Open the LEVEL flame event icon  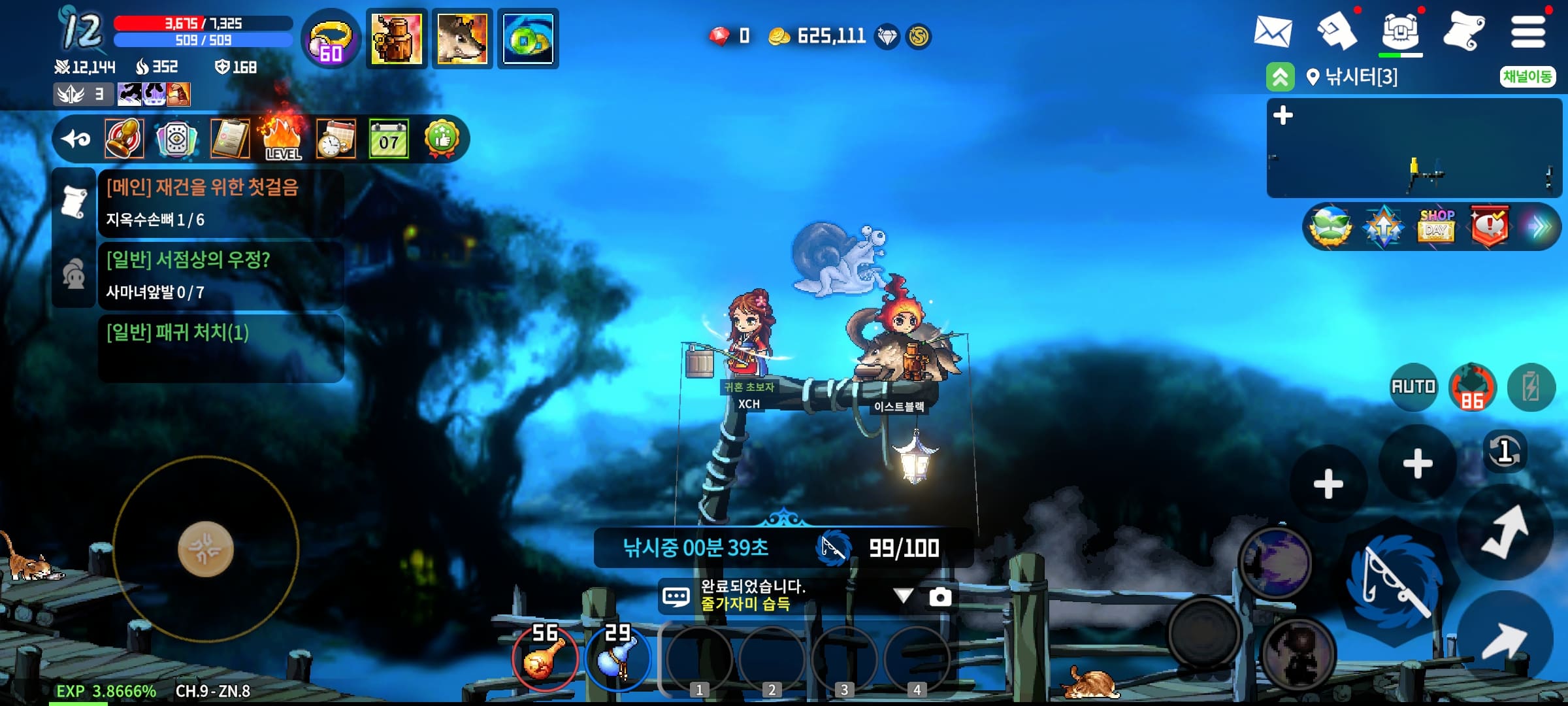[282, 139]
